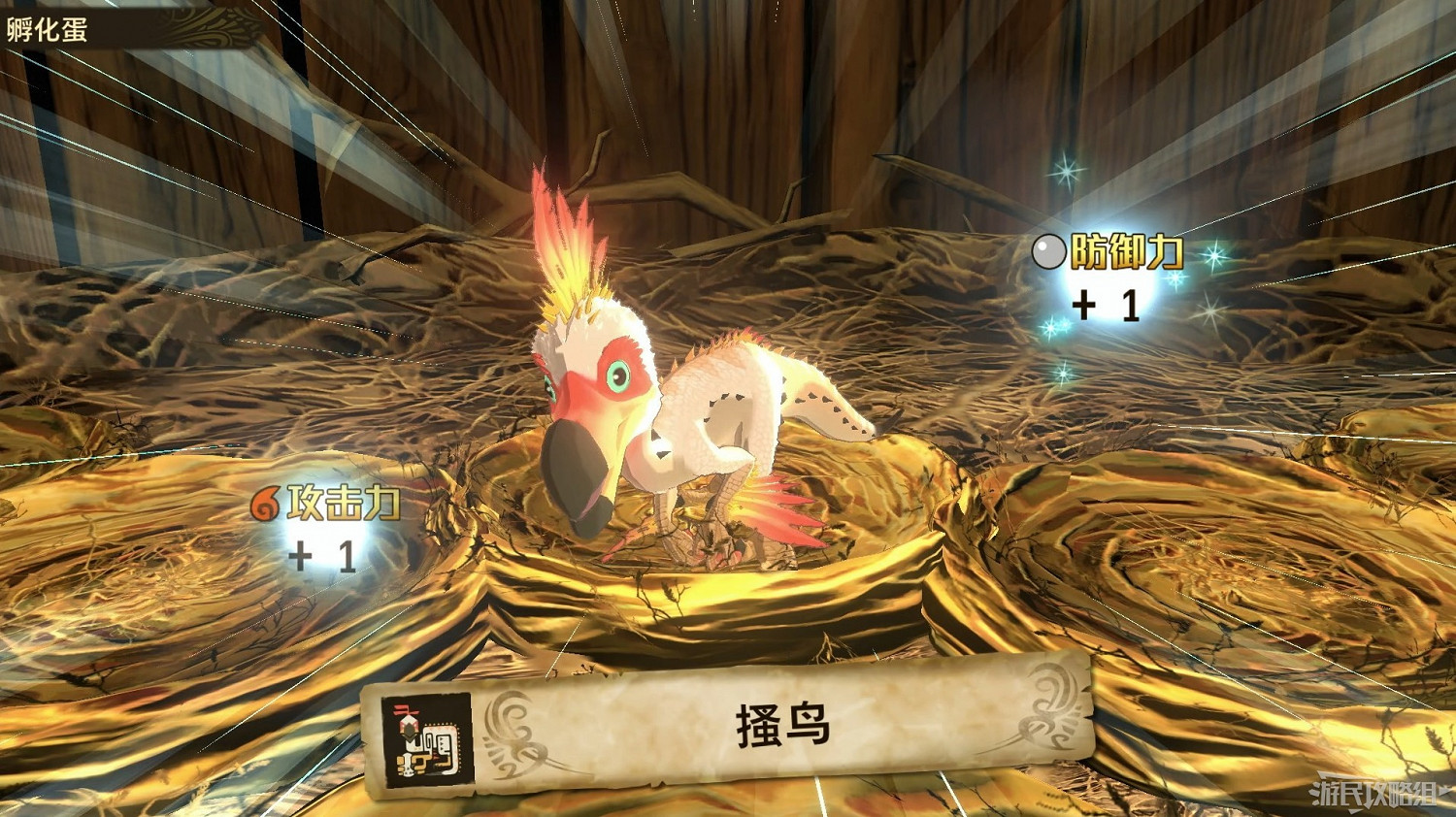Select the orange 攻击力 attack stat icon
The height and width of the screenshot is (817, 1456).
click(x=265, y=505)
